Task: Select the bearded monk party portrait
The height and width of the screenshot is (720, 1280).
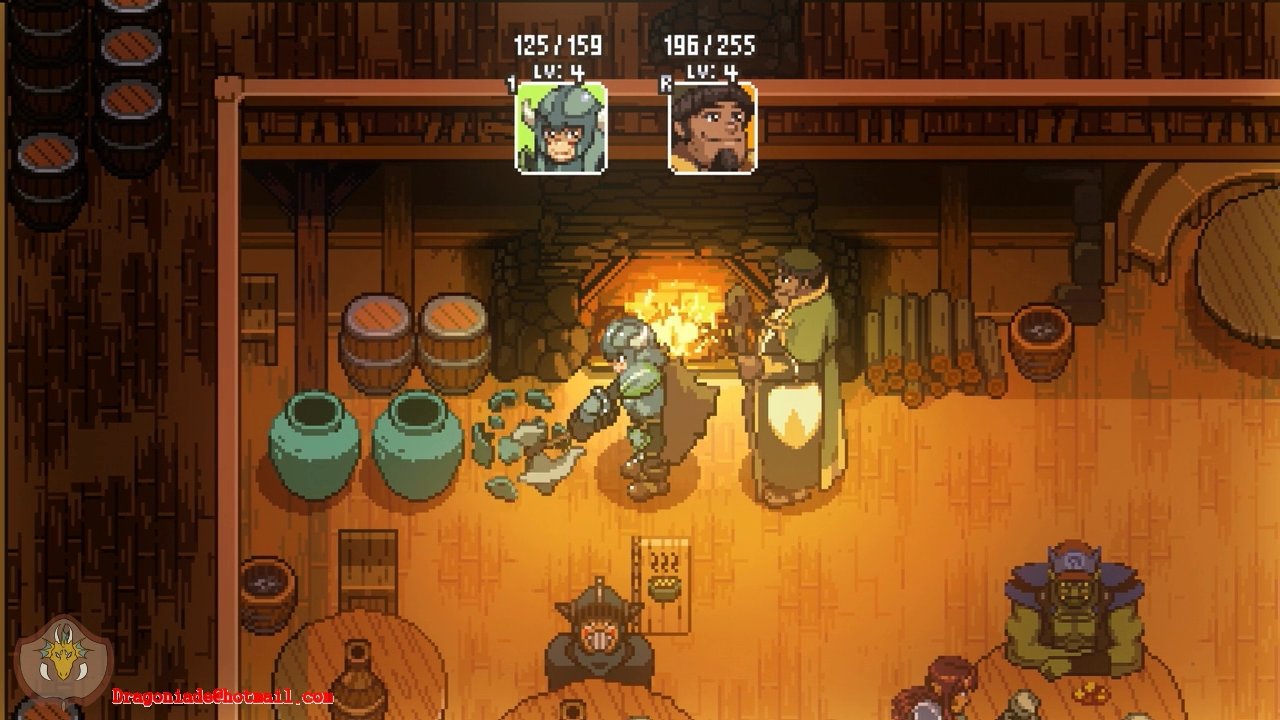Action: point(712,128)
